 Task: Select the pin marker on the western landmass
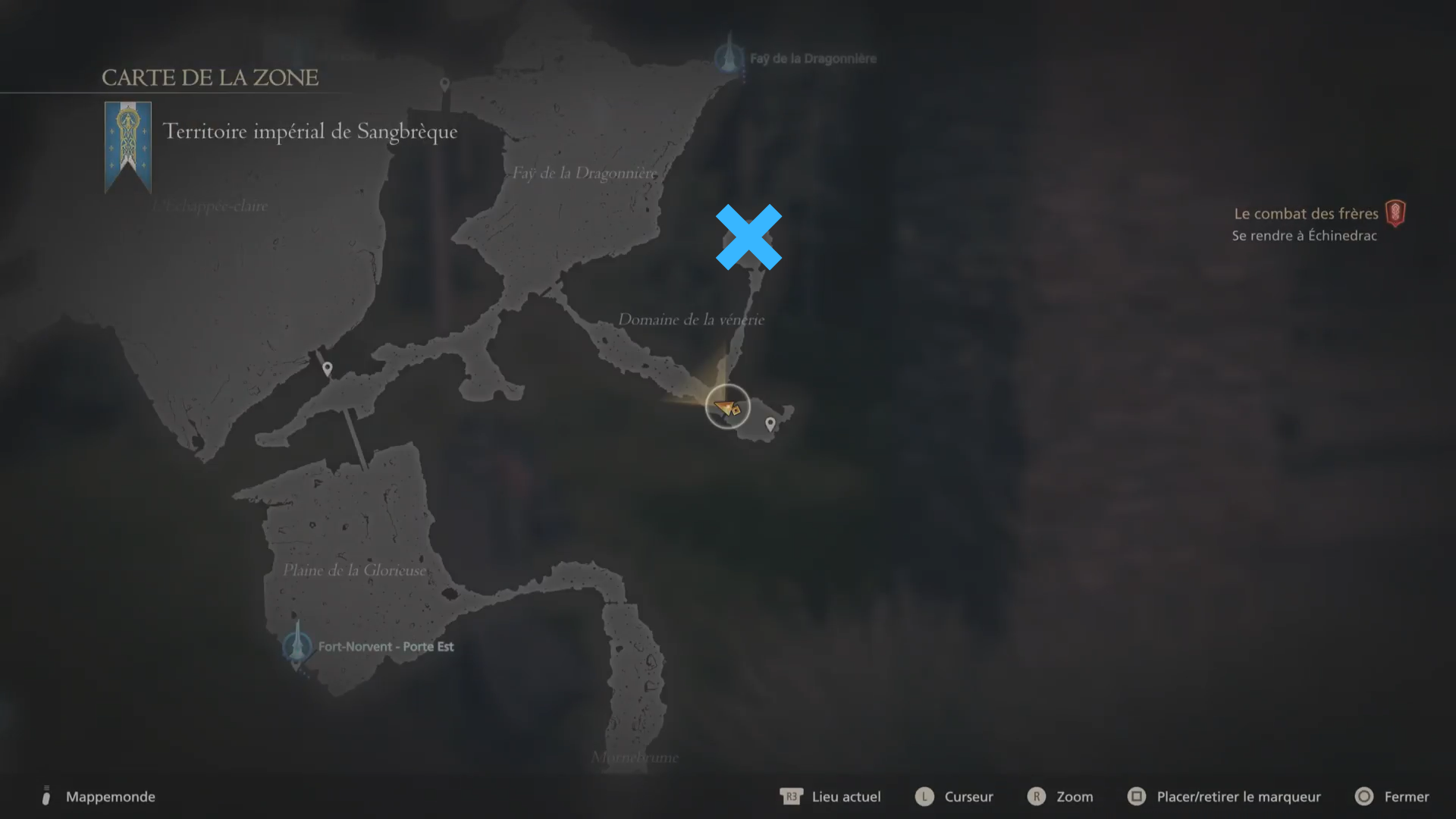point(326,368)
